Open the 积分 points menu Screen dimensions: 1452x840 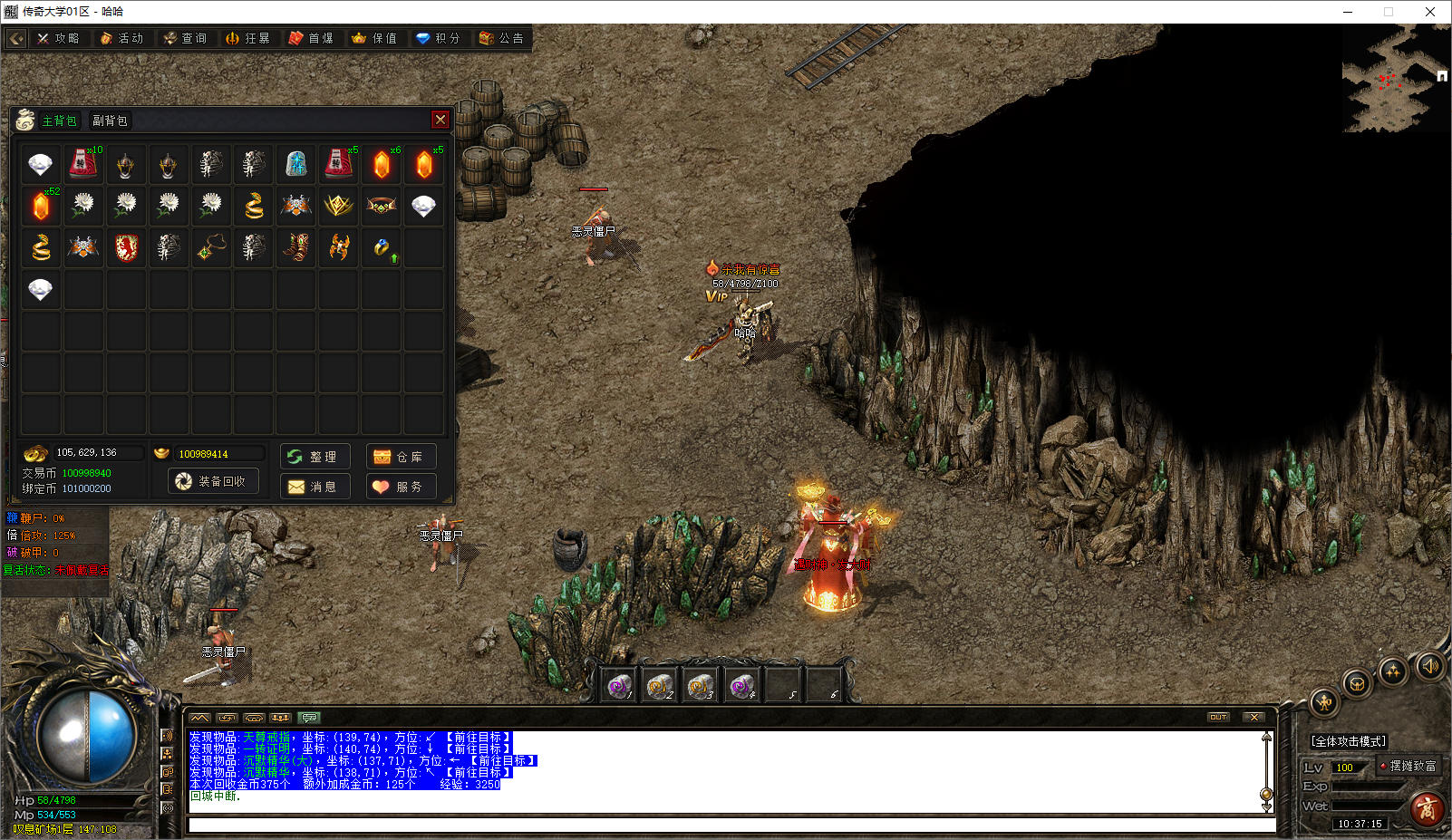440,38
